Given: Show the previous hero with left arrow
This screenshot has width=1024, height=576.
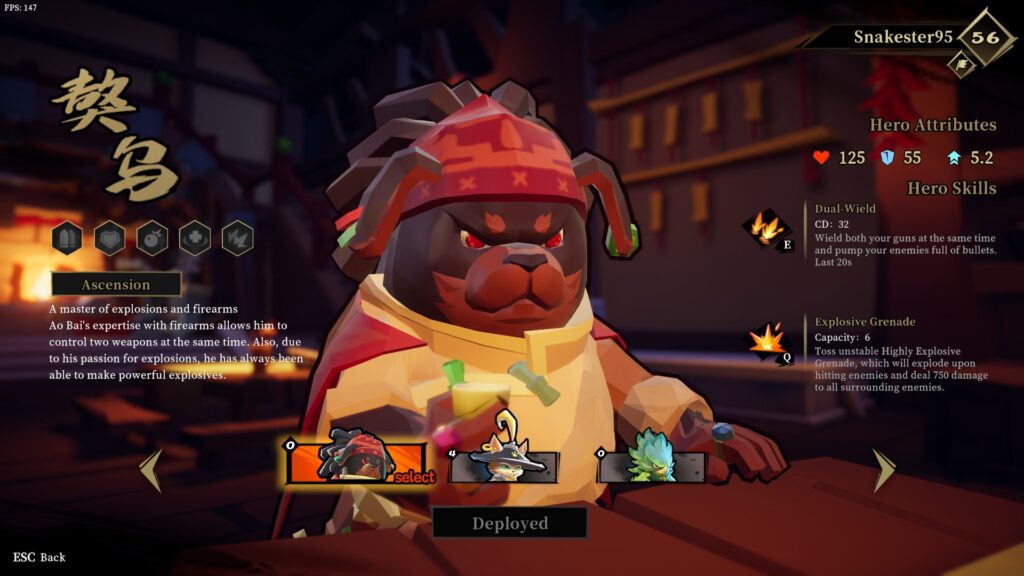Looking at the screenshot, I should click(x=151, y=470).
